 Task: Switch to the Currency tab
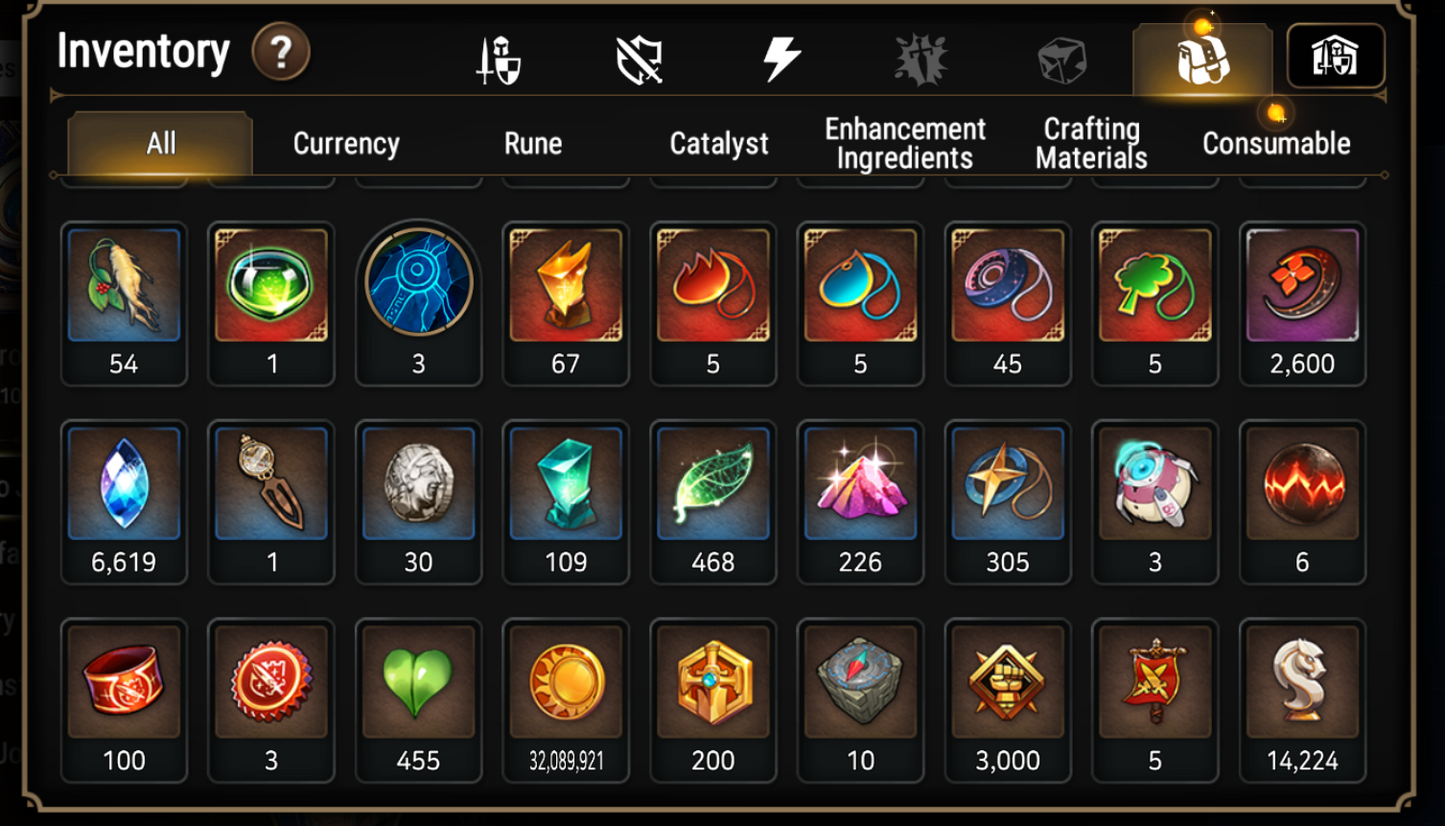point(345,143)
